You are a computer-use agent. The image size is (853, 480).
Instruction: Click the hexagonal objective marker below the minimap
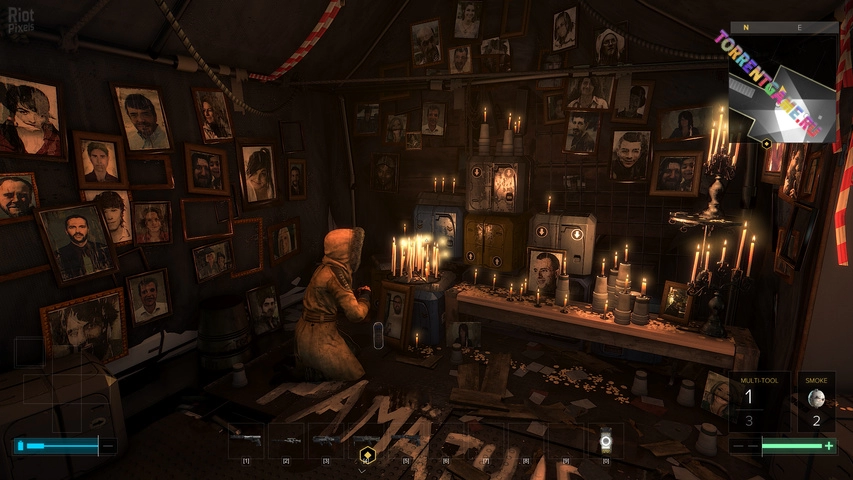(x=767, y=144)
